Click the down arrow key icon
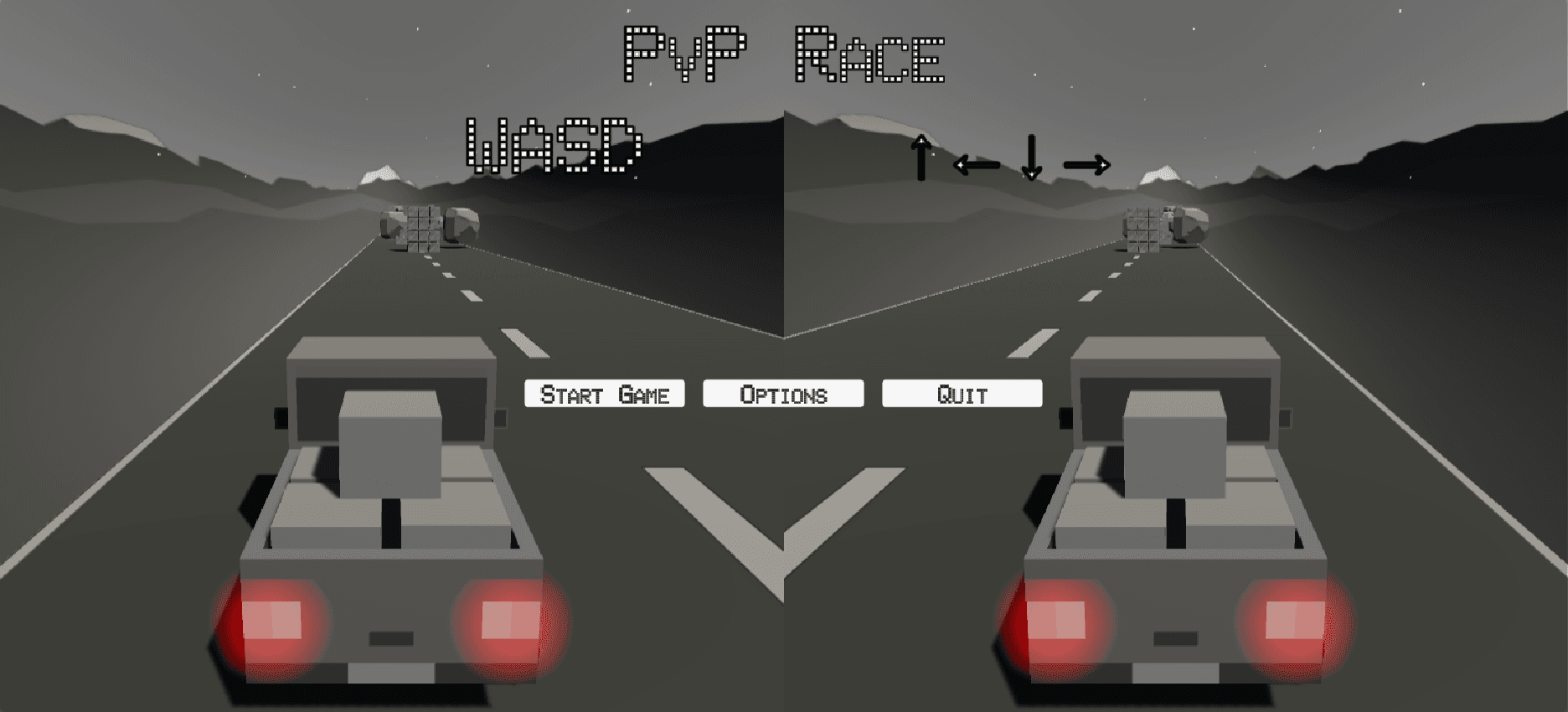This screenshot has width=1568, height=712. 1030,159
